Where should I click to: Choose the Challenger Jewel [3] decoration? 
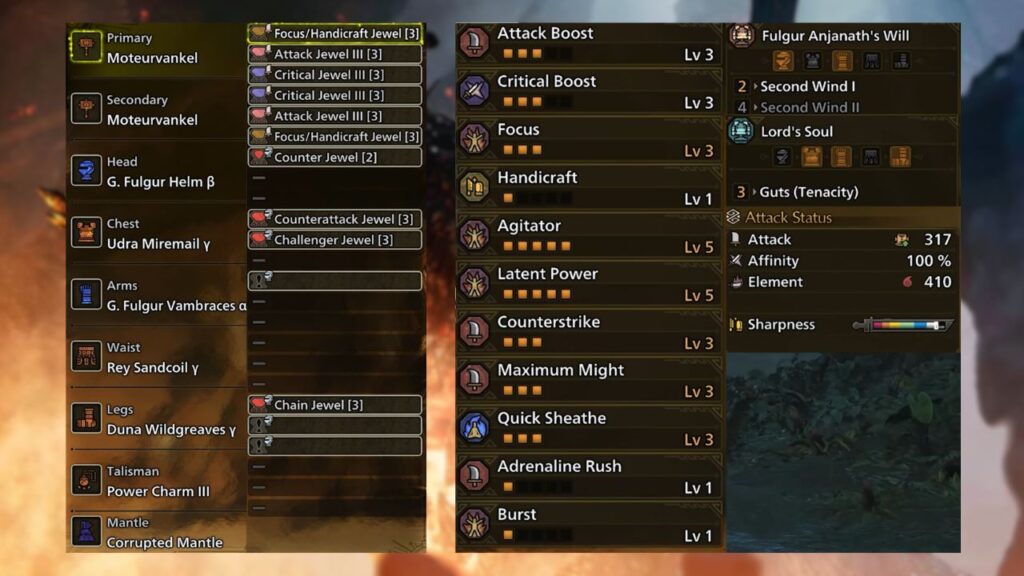[x=334, y=240]
